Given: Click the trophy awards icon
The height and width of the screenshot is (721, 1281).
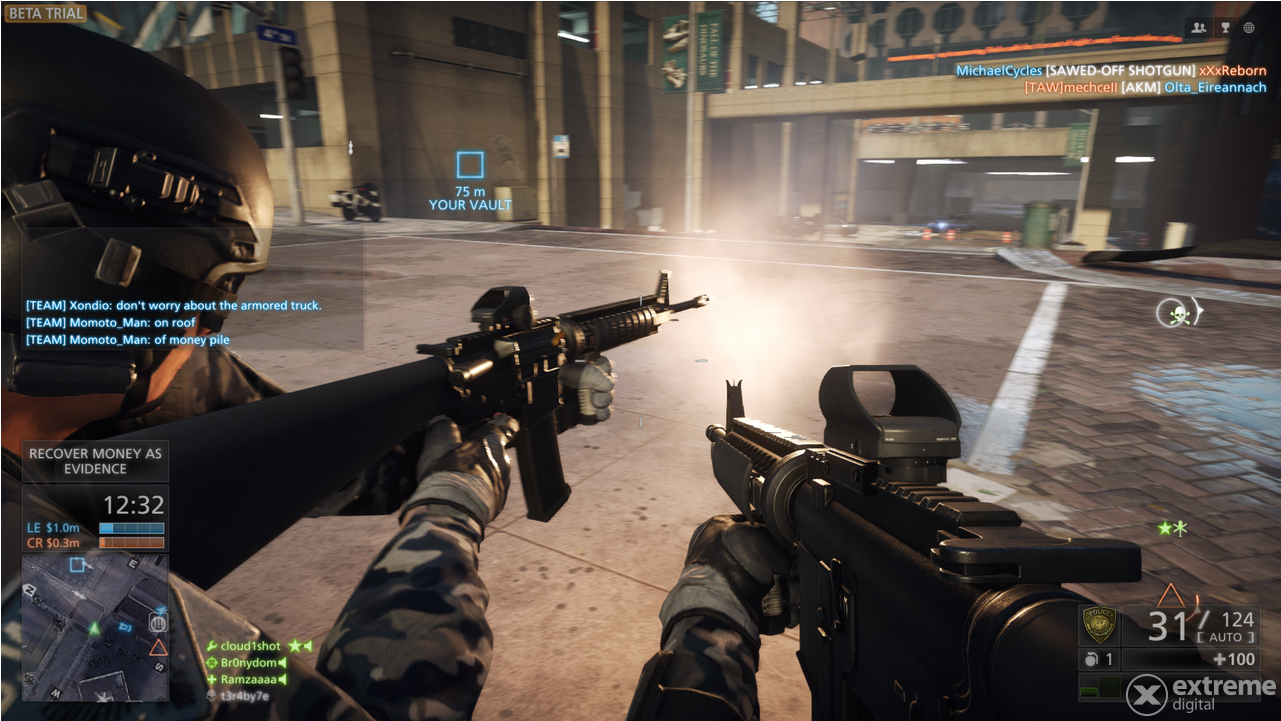Looking at the screenshot, I should (1224, 28).
